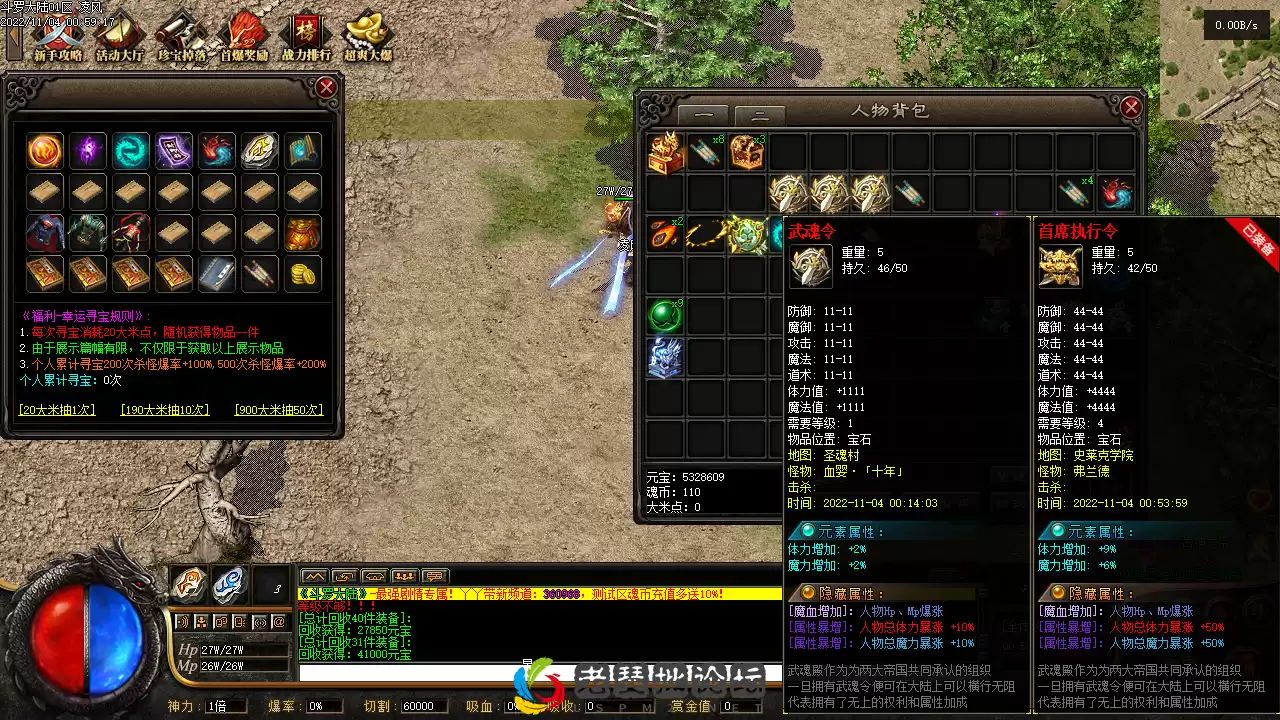Select the green orb item stack
This screenshot has height=720, width=1280.
coord(665,316)
